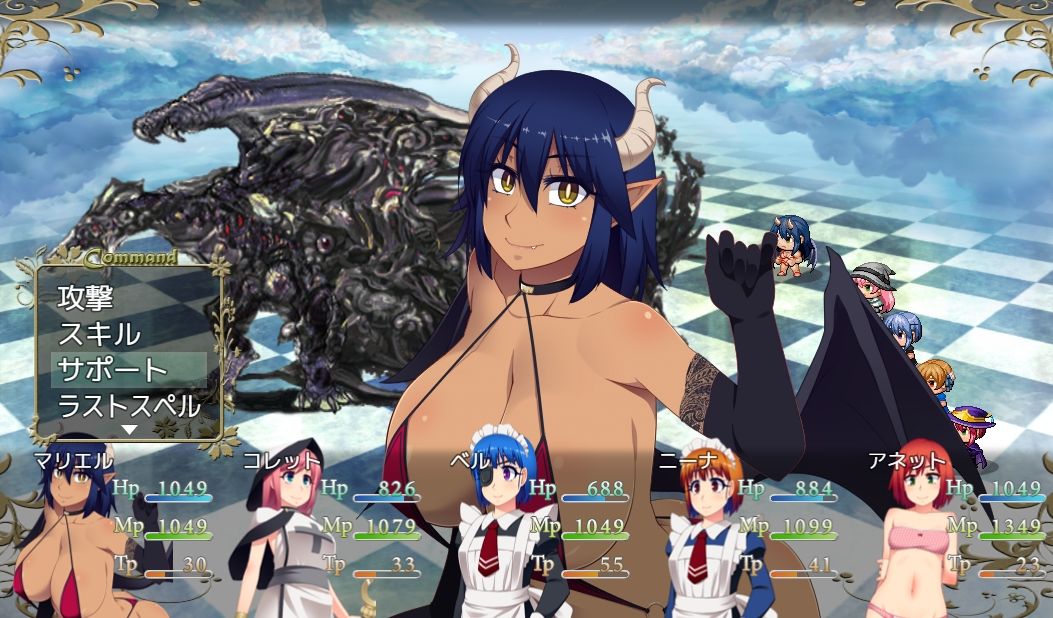
Task: Choose the 攻撃 attack command
Action: coord(87,297)
